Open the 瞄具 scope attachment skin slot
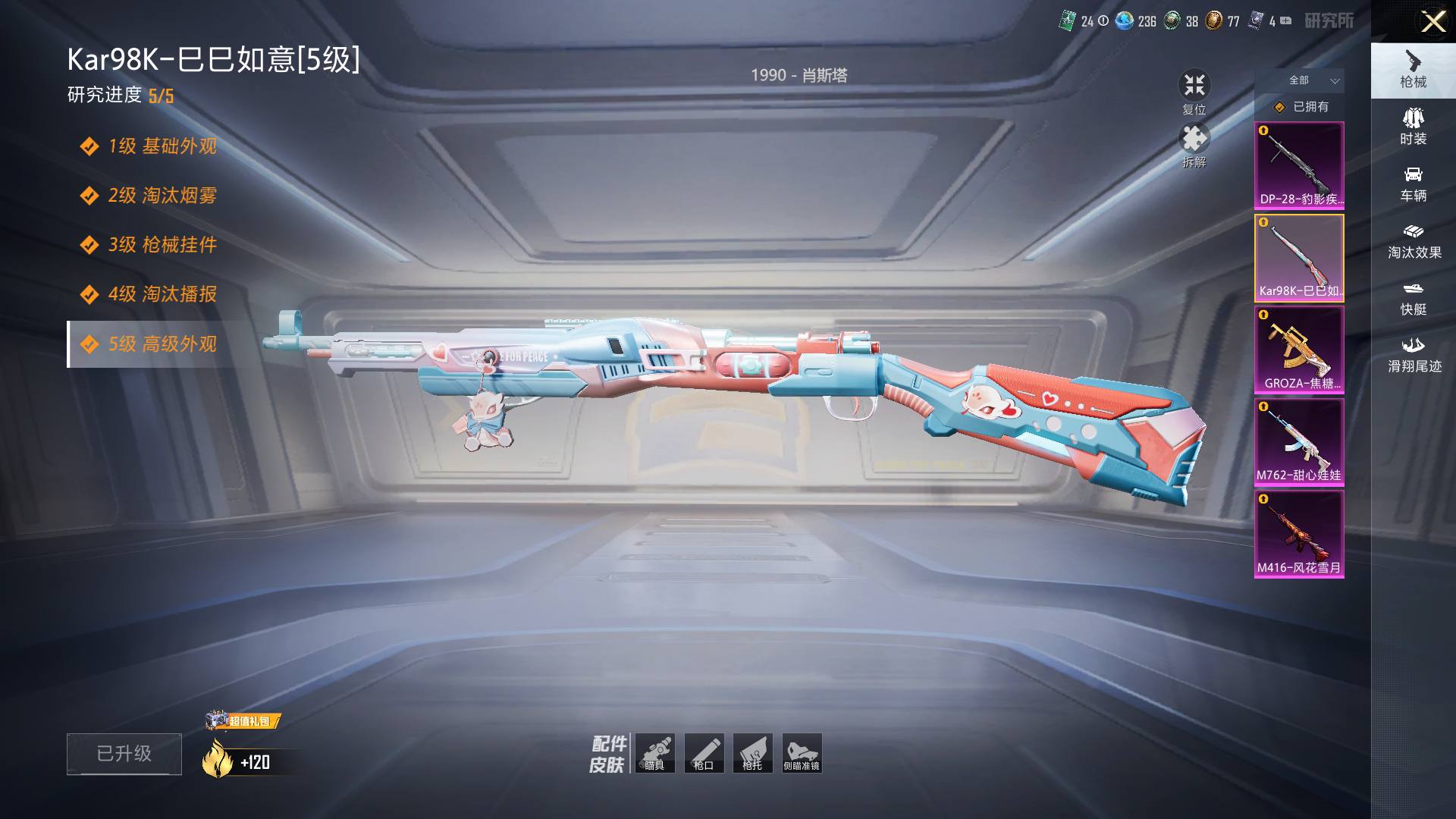The height and width of the screenshot is (819, 1456). (x=654, y=753)
